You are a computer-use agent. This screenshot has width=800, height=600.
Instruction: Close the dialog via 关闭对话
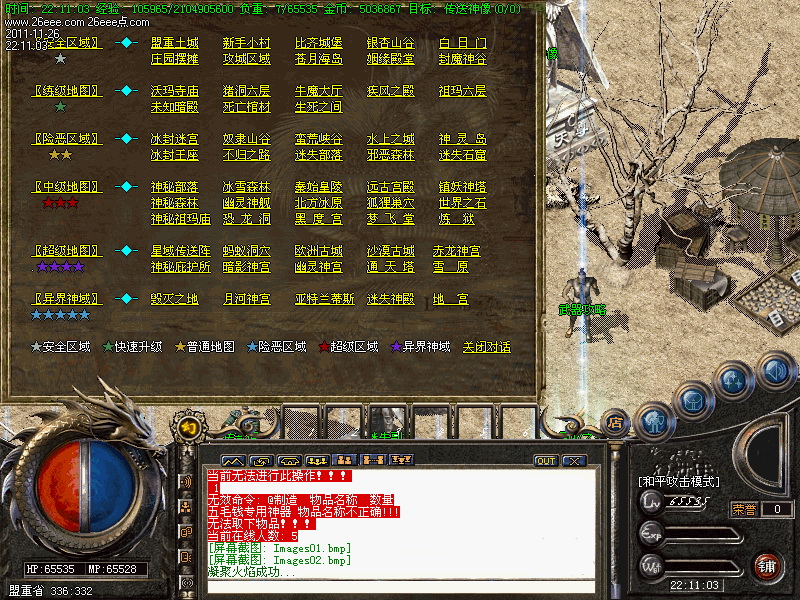pos(486,347)
